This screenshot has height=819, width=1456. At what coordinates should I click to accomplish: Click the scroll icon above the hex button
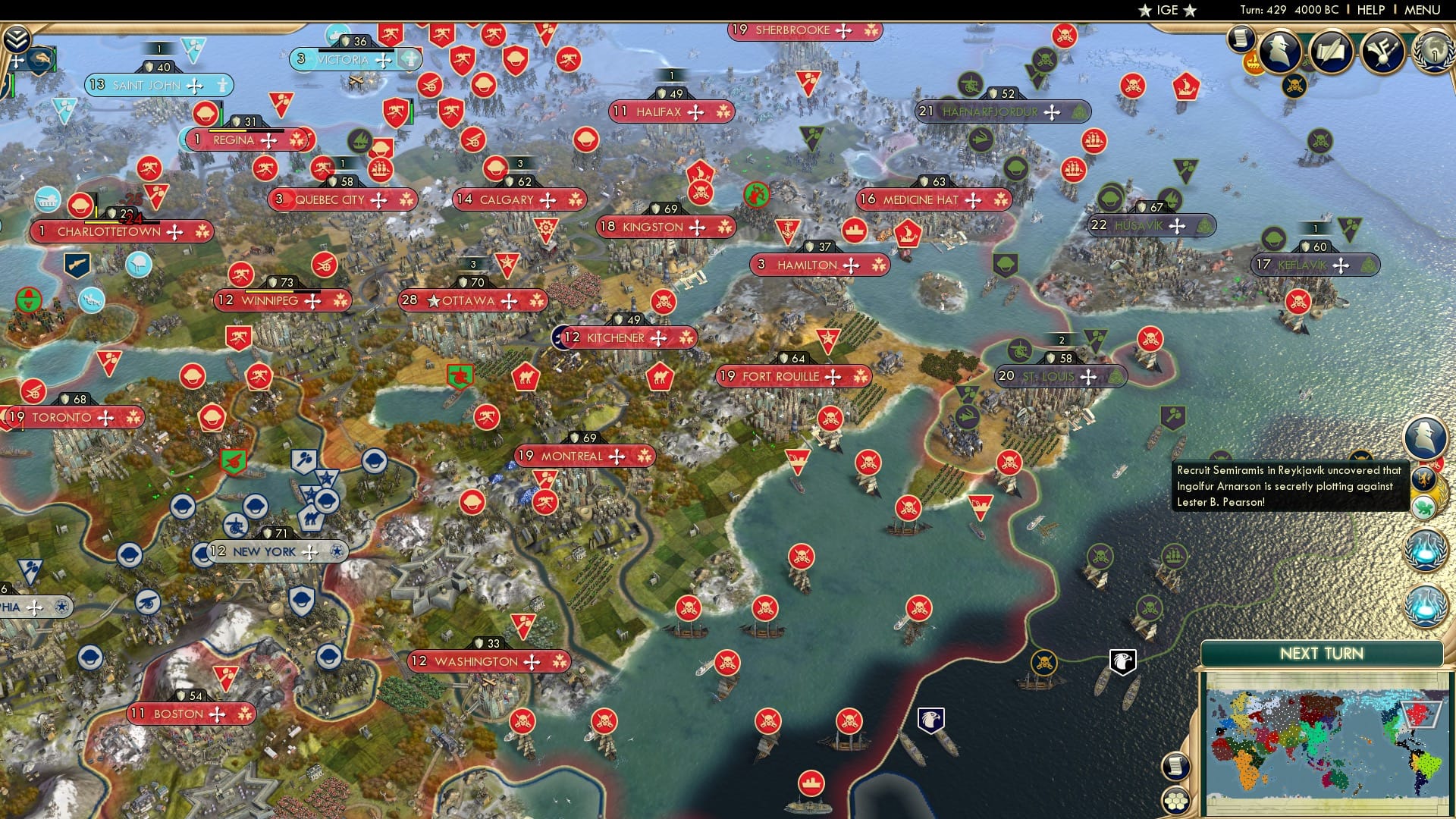click(x=1177, y=767)
